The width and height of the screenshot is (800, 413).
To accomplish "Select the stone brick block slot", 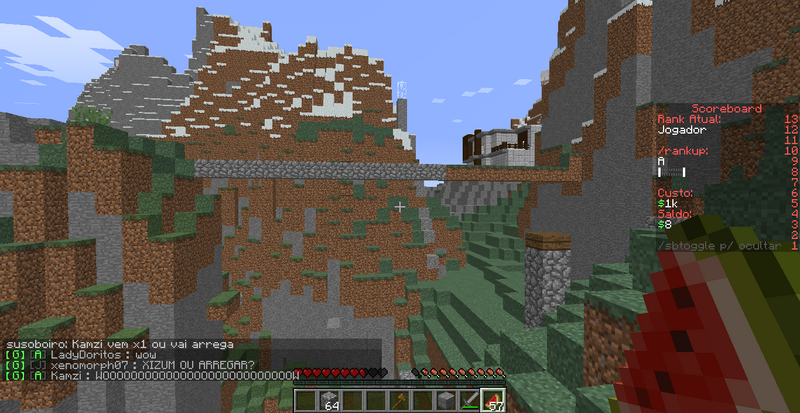I will pos(447,400).
